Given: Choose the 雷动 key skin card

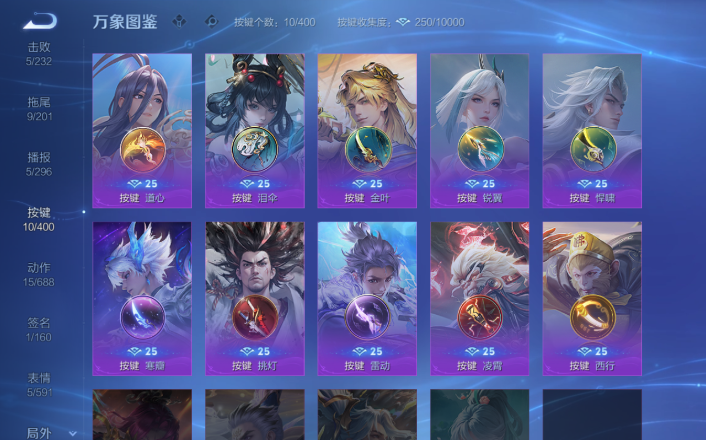Looking at the screenshot, I should point(367,298).
